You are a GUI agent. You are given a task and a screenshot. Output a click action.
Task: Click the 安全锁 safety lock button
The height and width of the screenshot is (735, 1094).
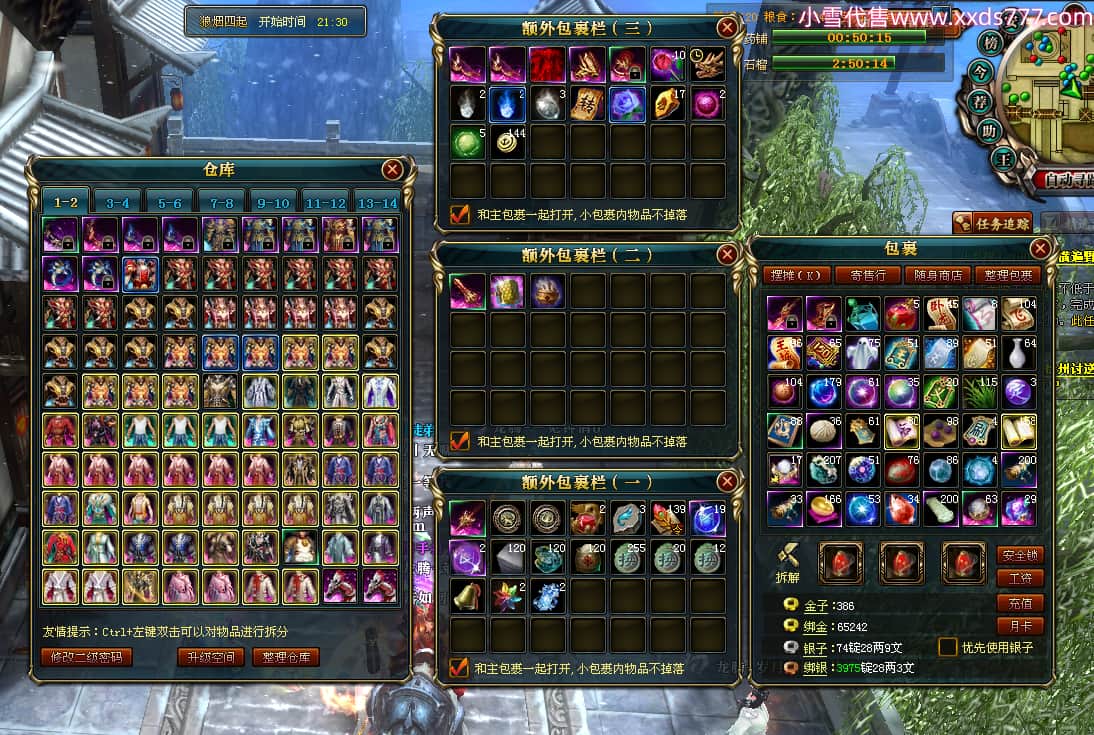click(1020, 555)
